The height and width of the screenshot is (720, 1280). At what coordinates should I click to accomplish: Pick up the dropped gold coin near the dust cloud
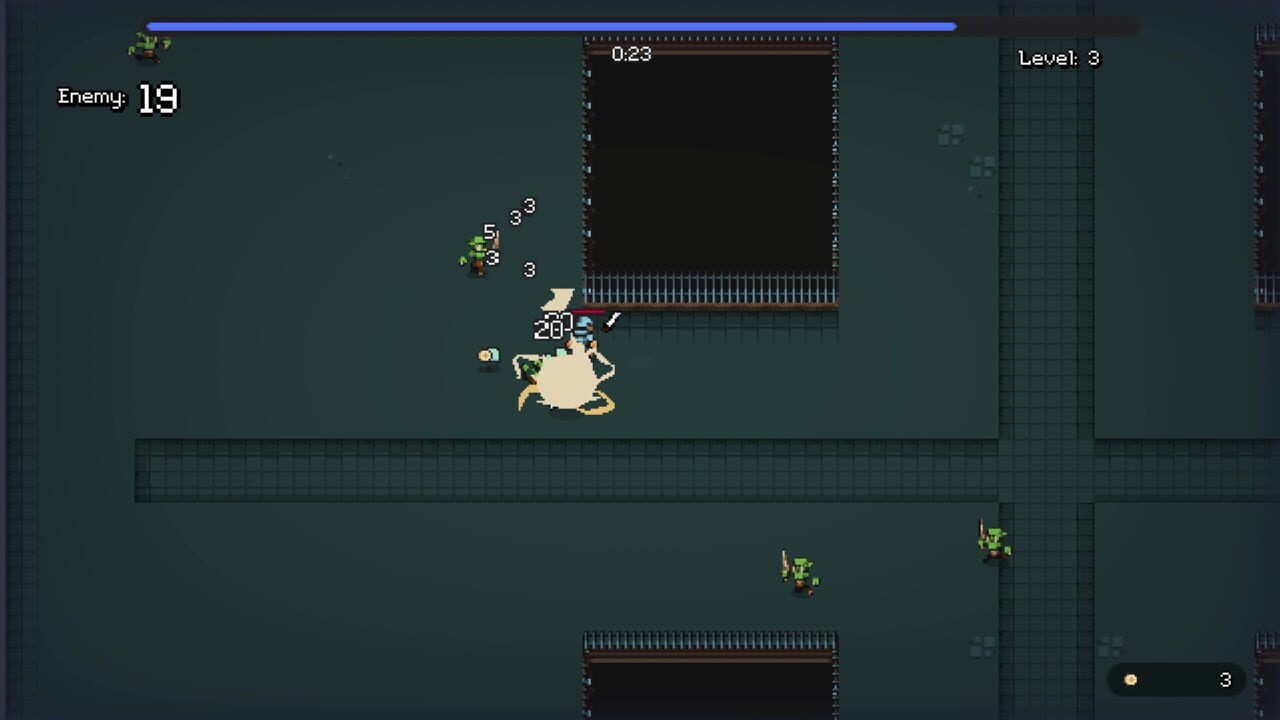pos(489,356)
